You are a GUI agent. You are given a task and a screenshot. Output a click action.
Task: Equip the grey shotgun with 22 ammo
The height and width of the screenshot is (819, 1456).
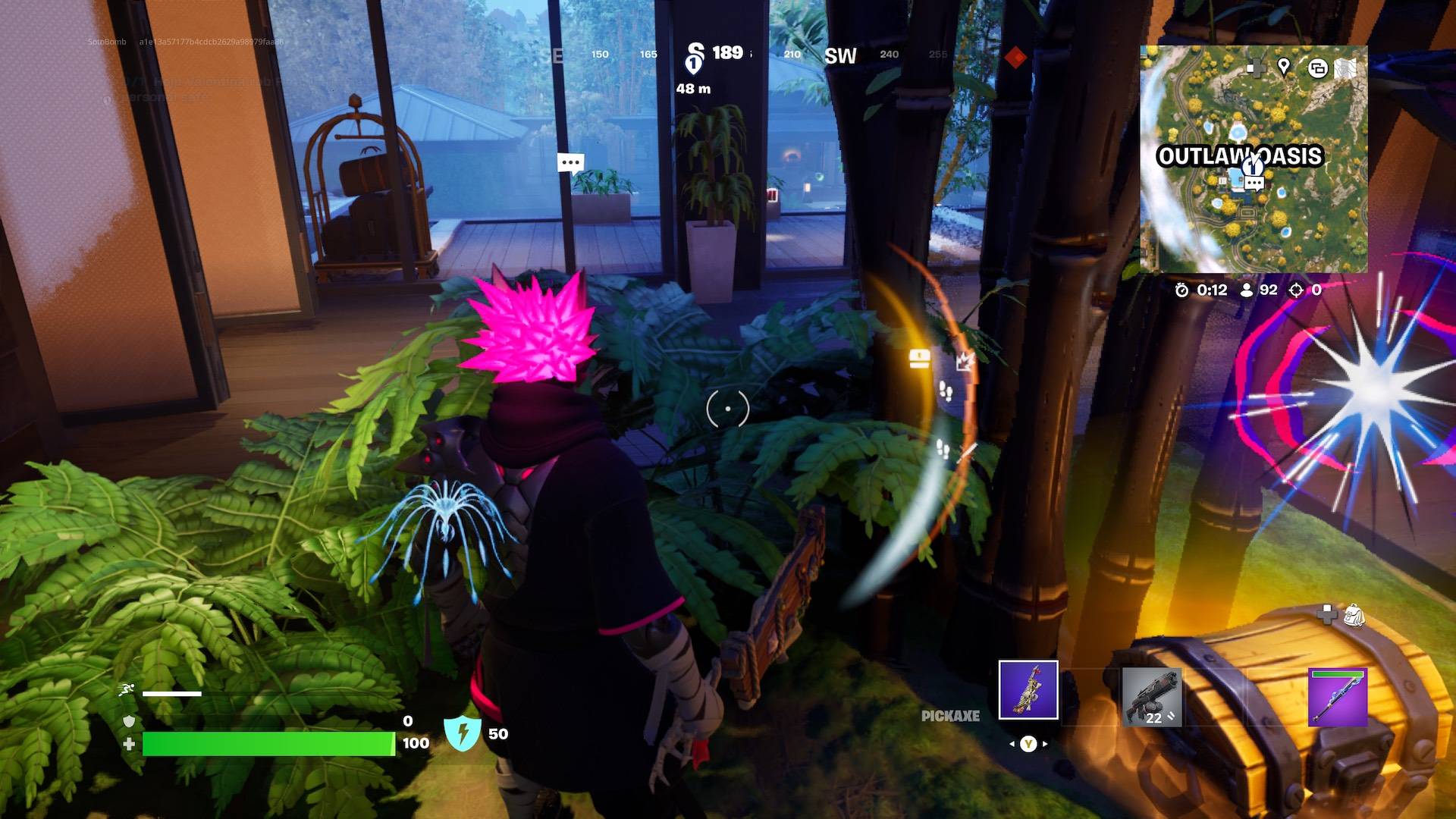pos(1151,697)
